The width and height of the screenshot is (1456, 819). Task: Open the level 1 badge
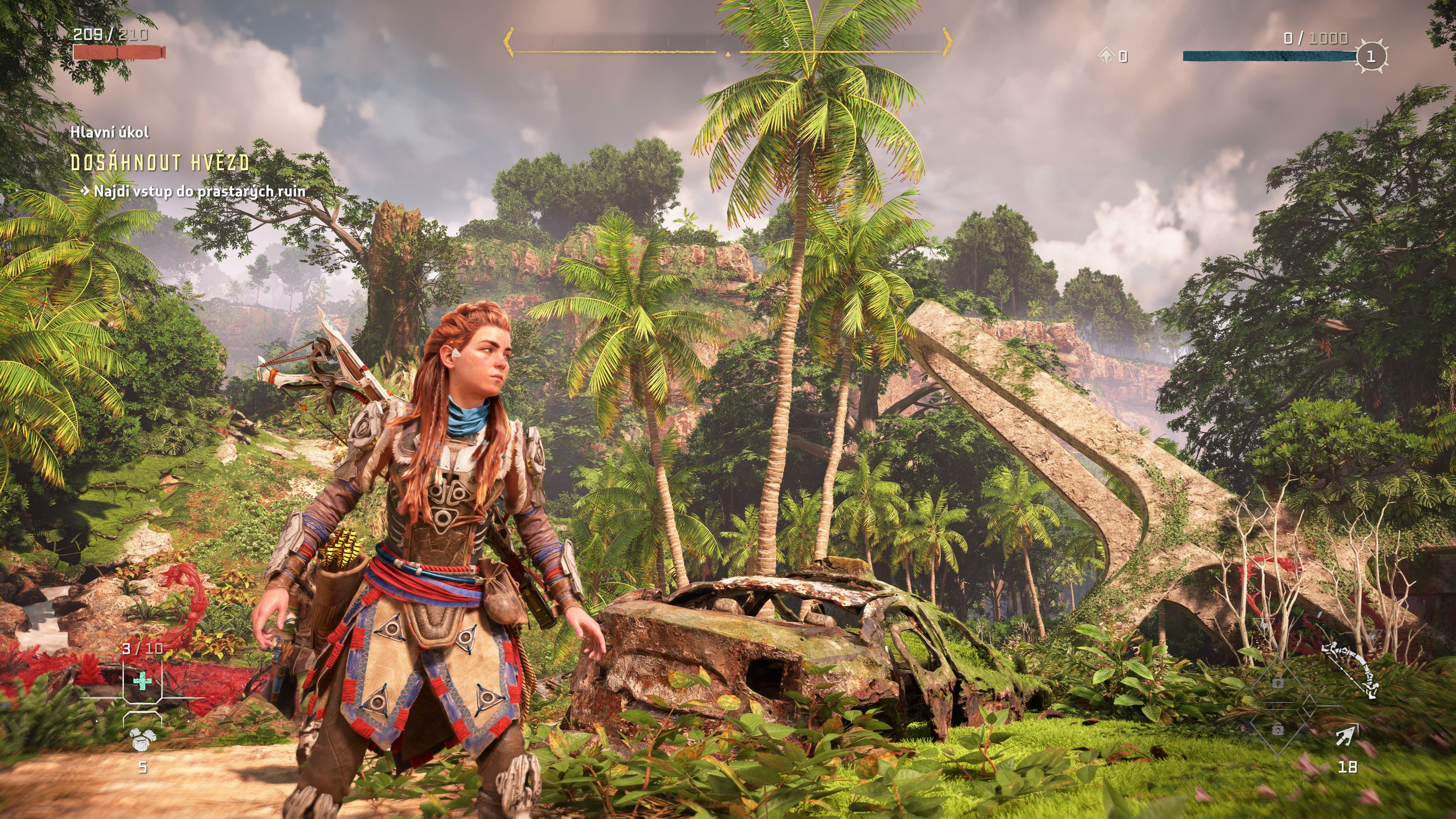click(1370, 56)
